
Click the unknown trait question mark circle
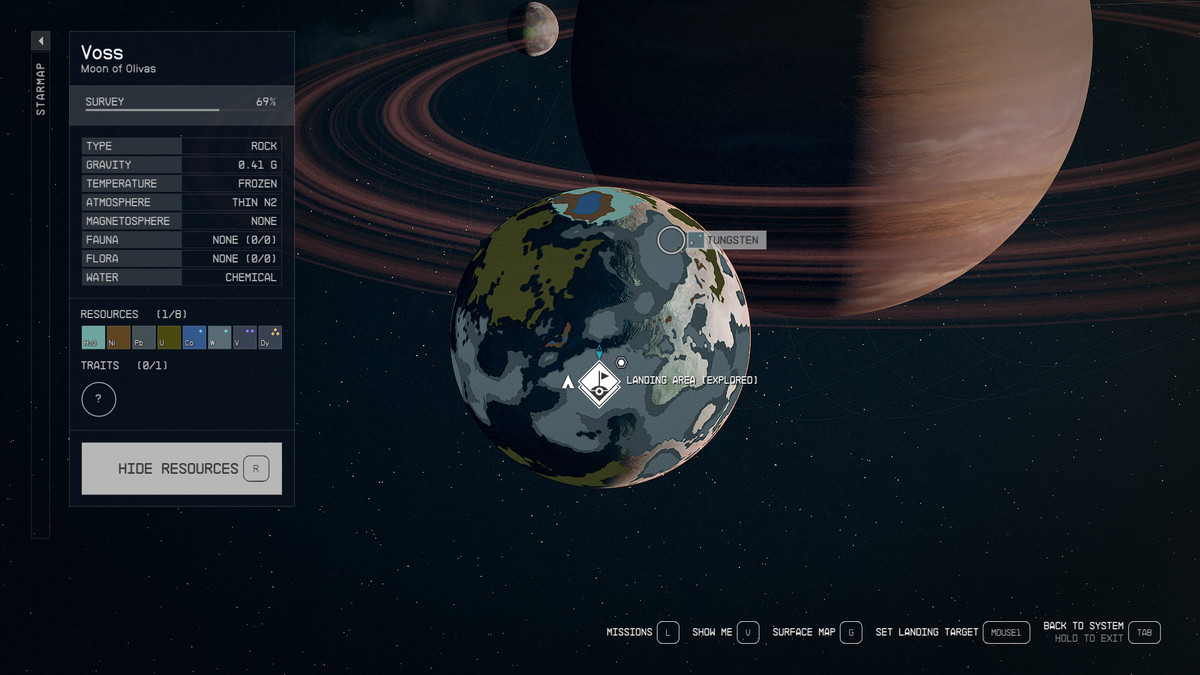pyautogui.click(x=99, y=400)
